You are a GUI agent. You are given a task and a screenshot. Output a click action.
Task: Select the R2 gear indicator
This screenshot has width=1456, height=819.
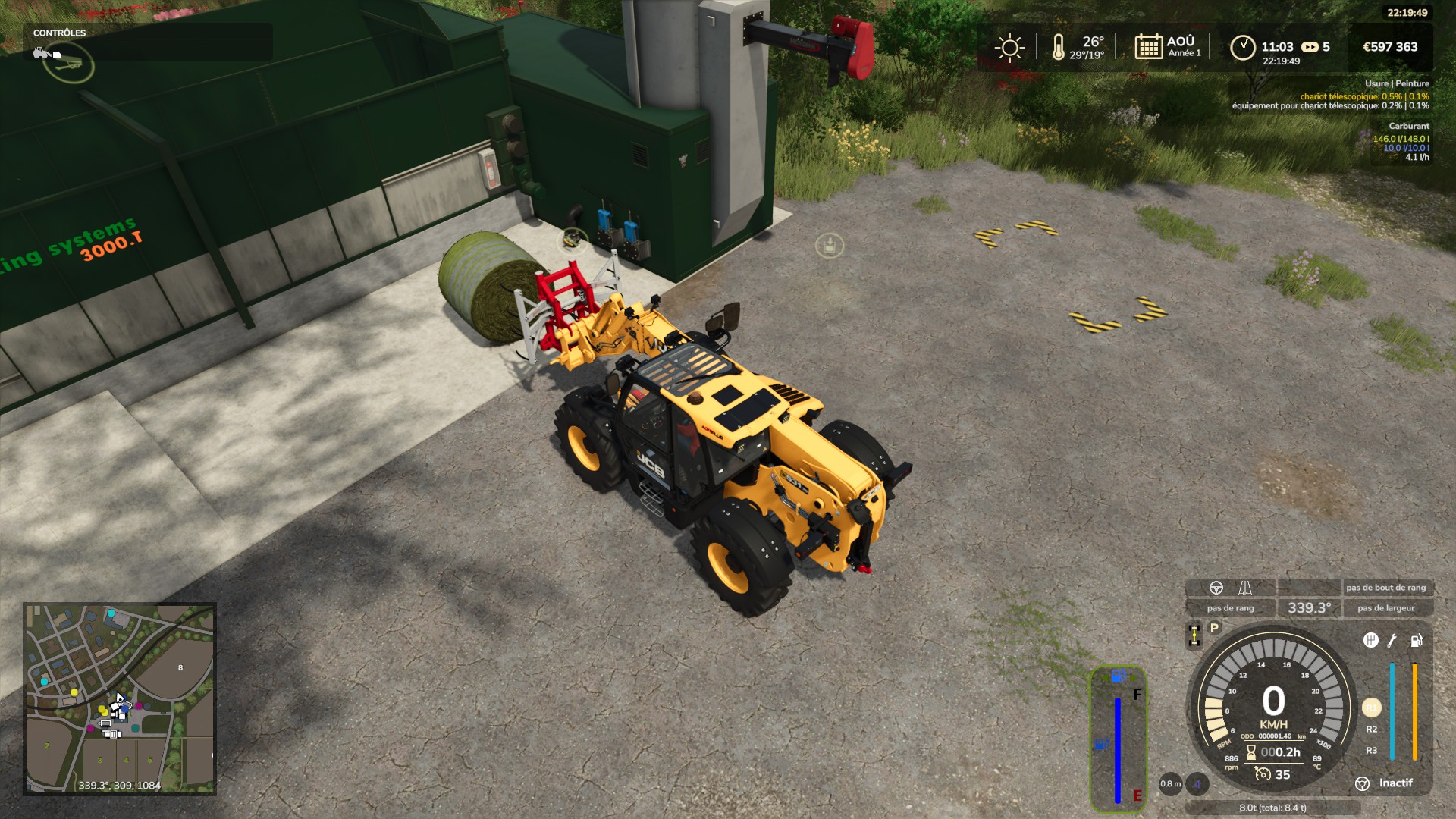[x=1371, y=730]
